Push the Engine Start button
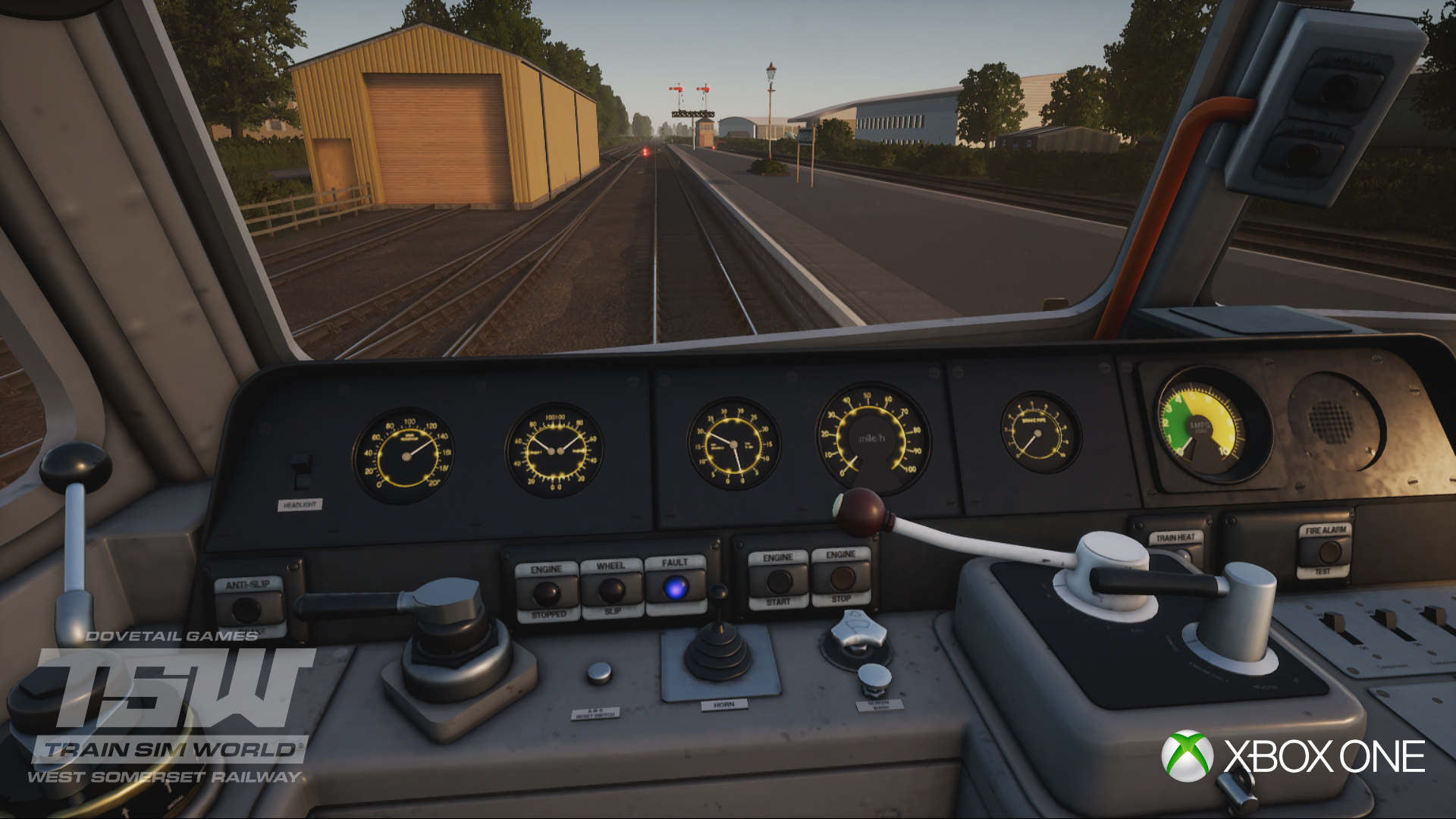This screenshot has height=819, width=1456. [x=778, y=581]
